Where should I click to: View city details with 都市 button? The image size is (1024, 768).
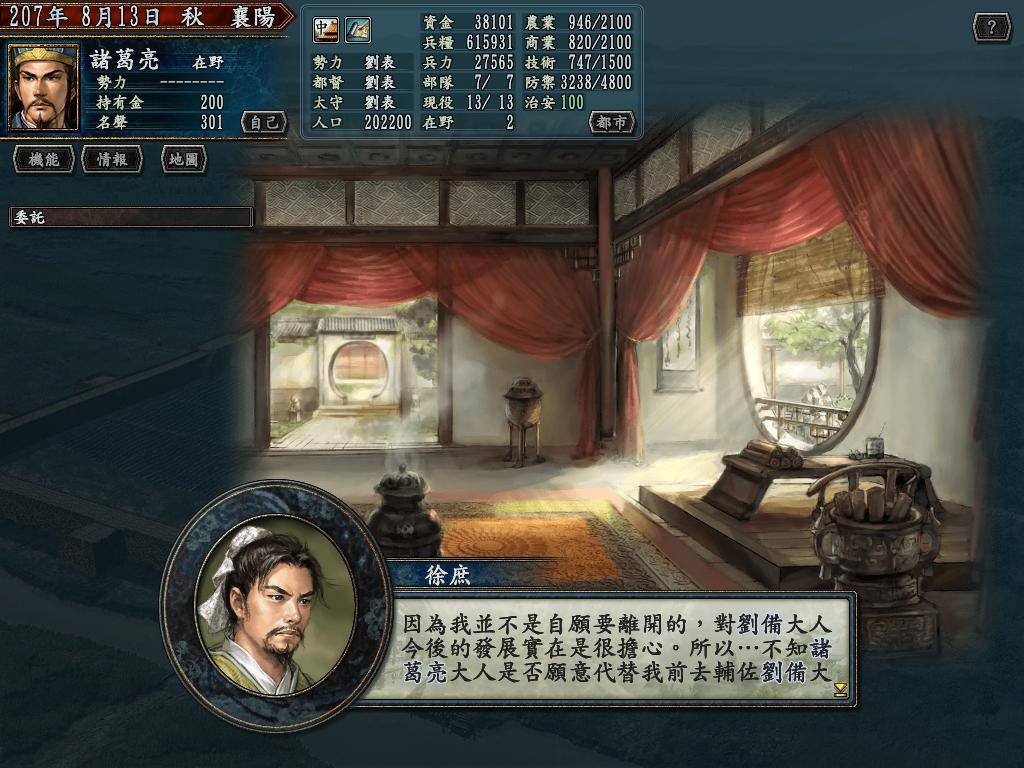point(611,123)
